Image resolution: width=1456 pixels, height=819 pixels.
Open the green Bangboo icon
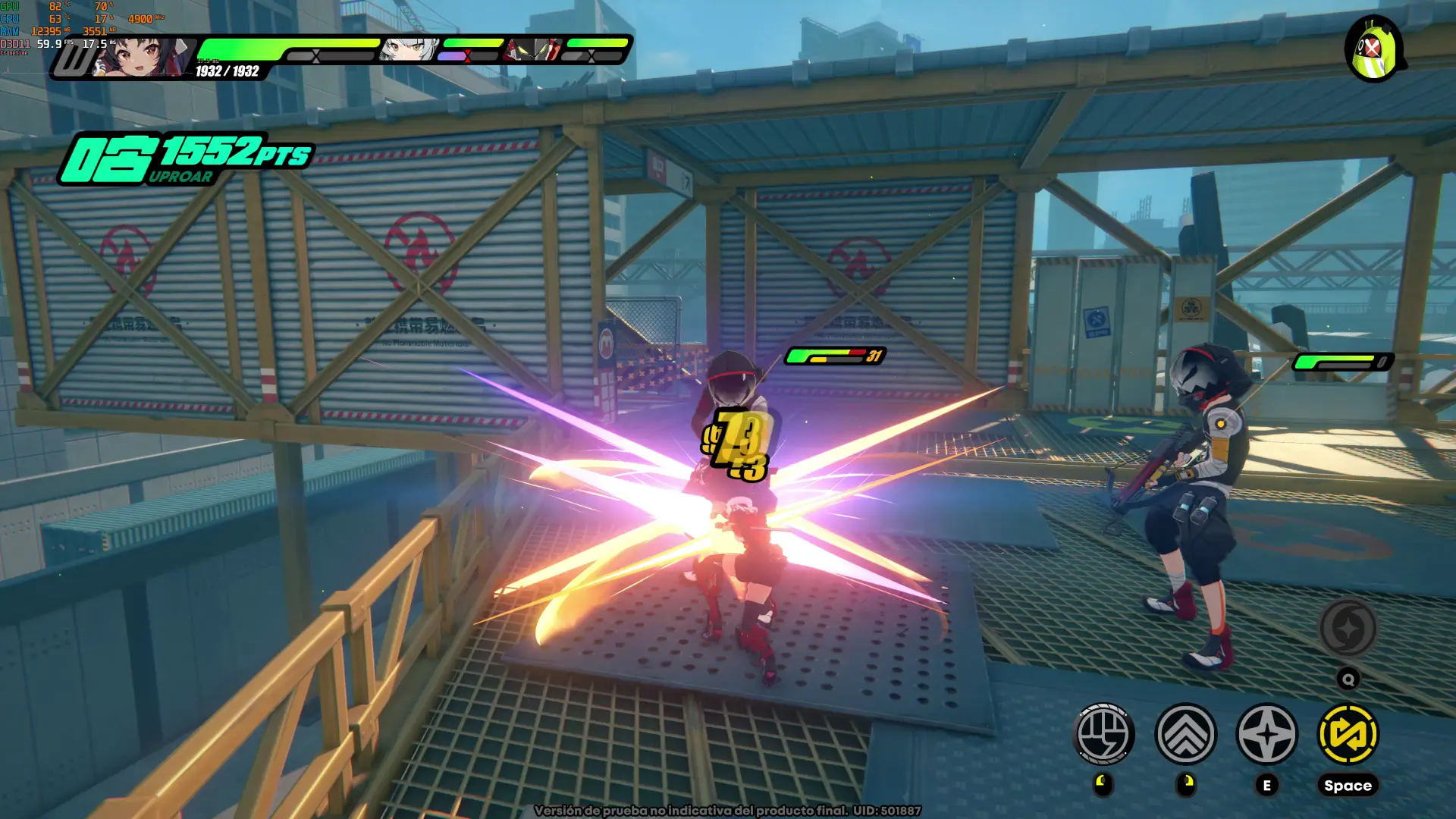pos(1374,50)
